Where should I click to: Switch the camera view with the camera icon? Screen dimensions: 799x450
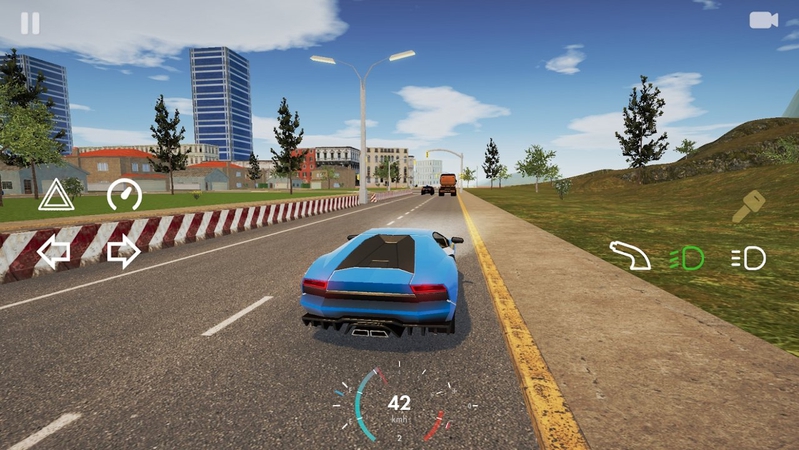coord(763,20)
